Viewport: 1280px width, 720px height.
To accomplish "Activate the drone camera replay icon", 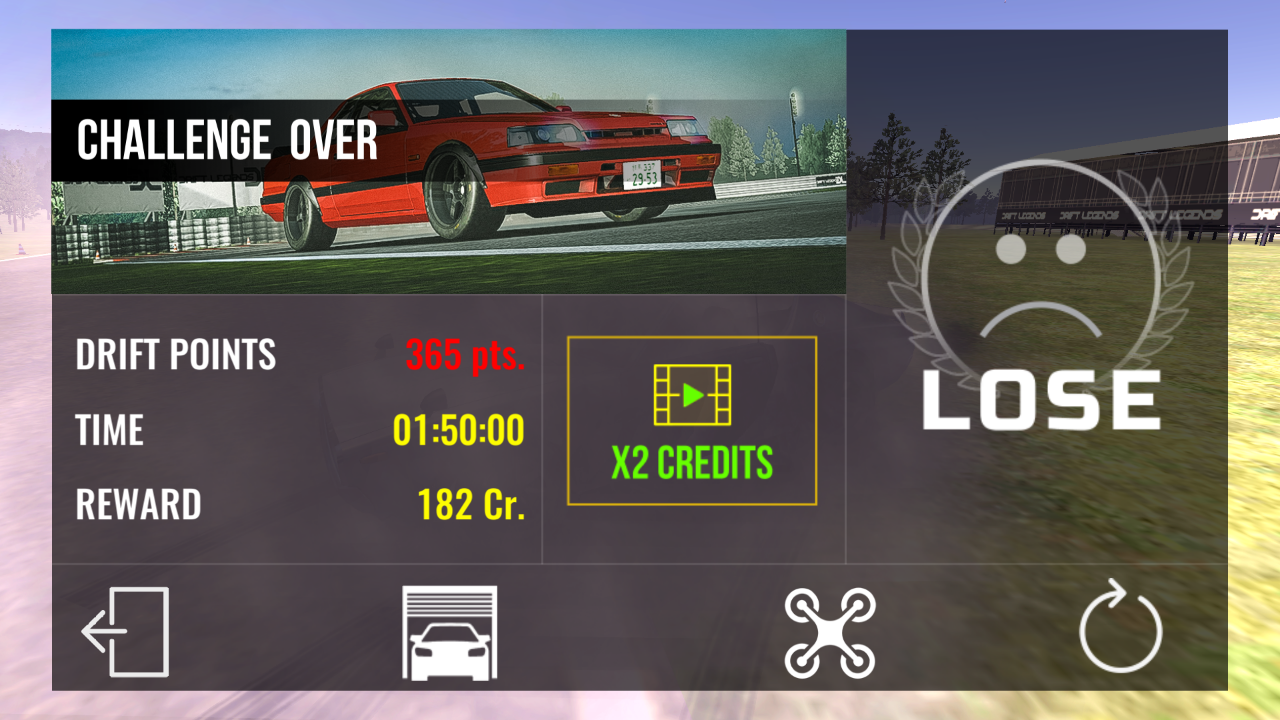I will point(830,633).
